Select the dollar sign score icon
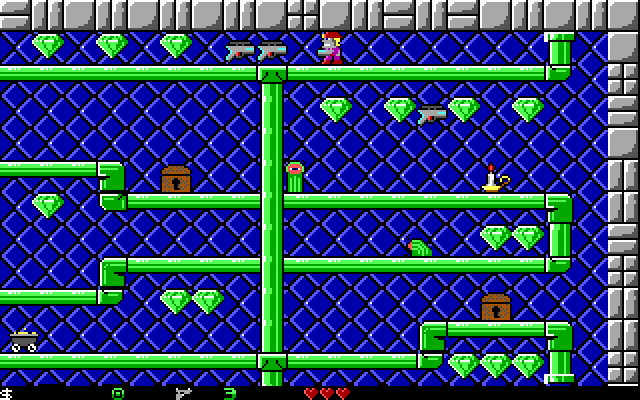The height and width of the screenshot is (400, 640). (6, 393)
